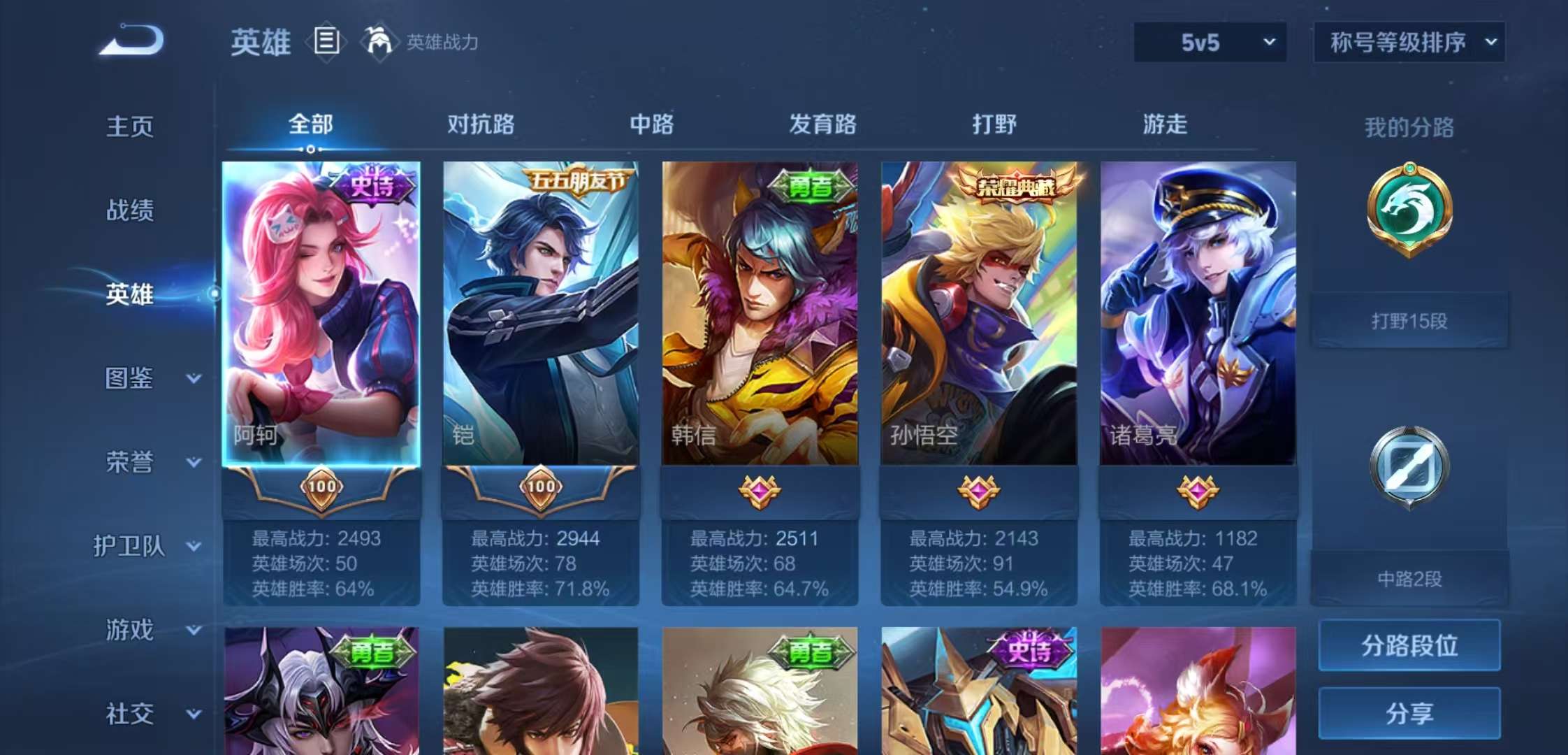Viewport: 1568px width, 755px height.
Task: Switch to the 对抗路 tab
Action: pos(481,124)
